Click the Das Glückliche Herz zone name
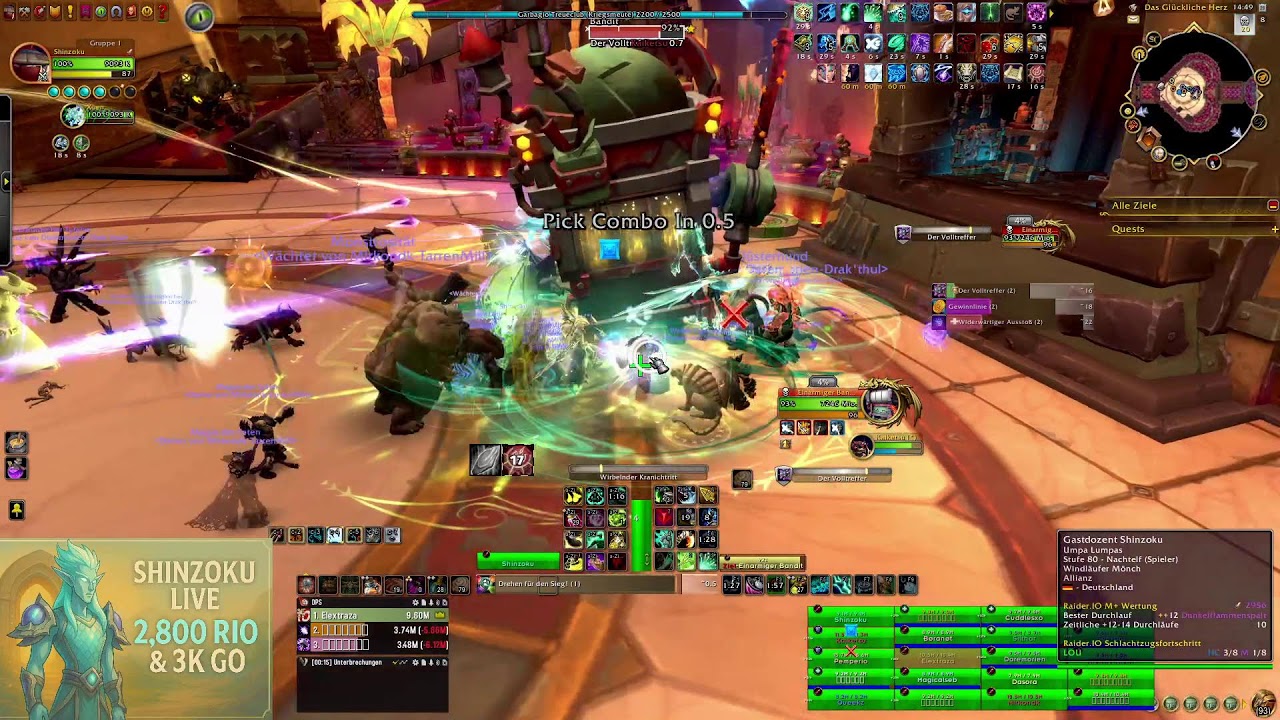The image size is (1280, 720). point(1186,7)
